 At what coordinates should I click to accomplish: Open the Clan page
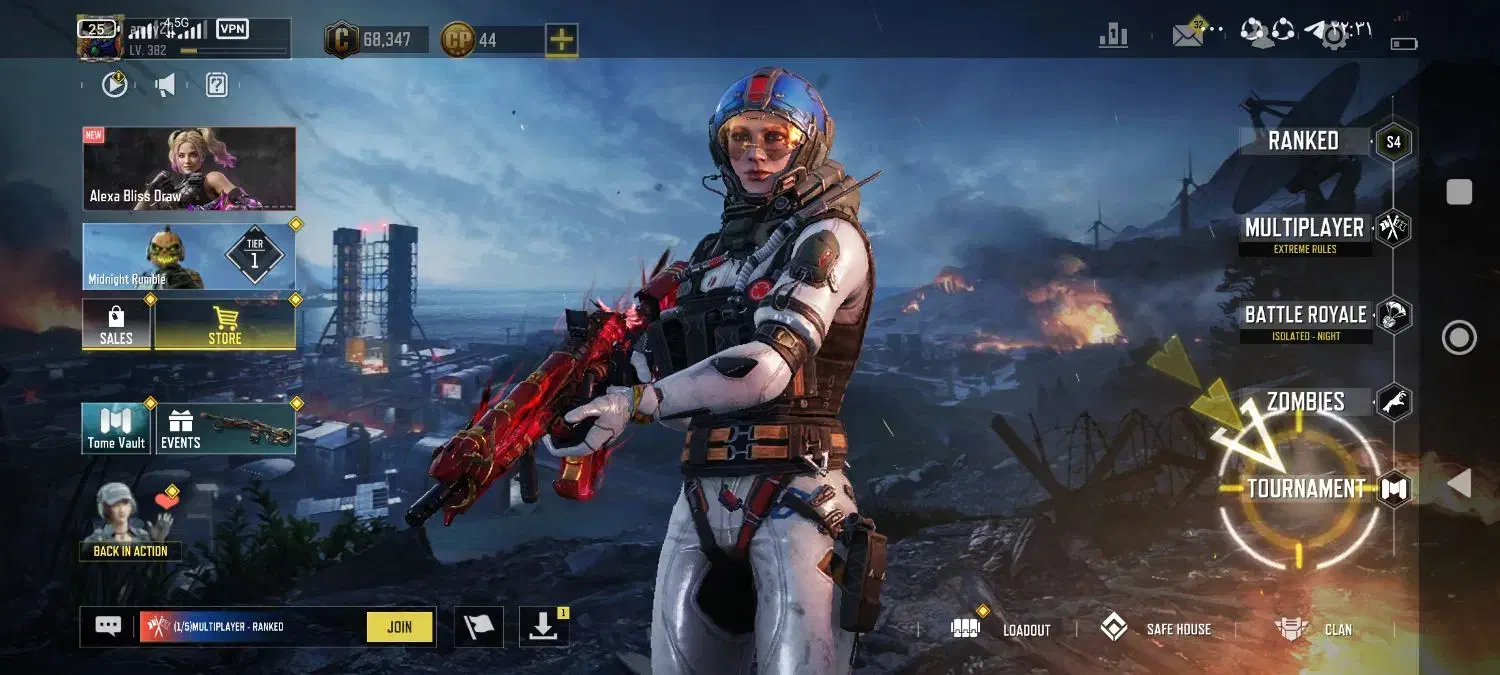point(1314,629)
